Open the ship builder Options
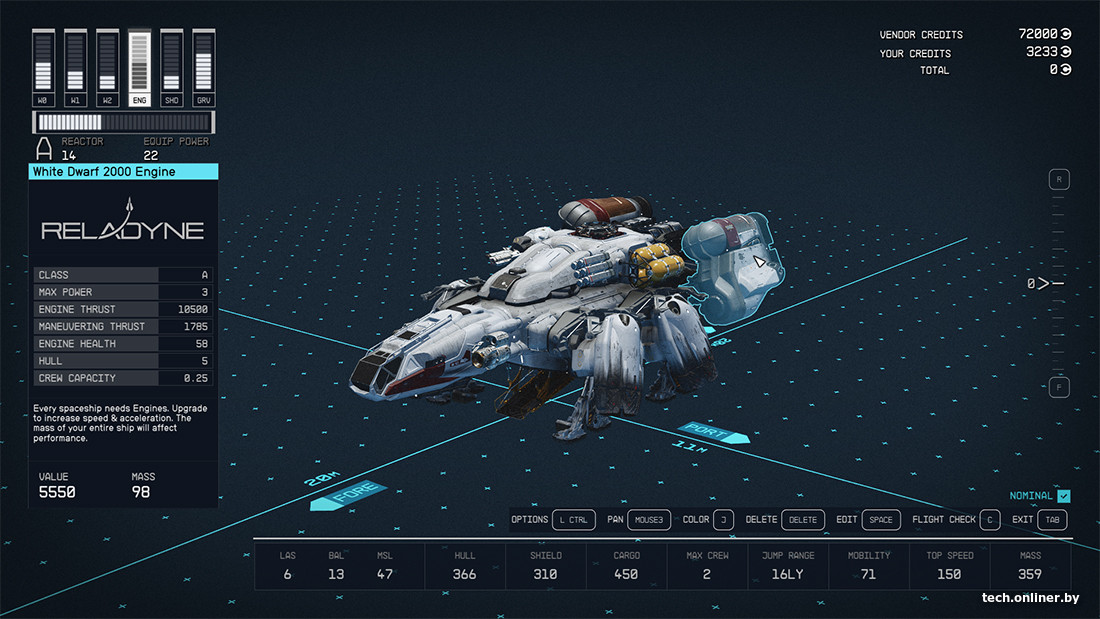 click(575, 520)
